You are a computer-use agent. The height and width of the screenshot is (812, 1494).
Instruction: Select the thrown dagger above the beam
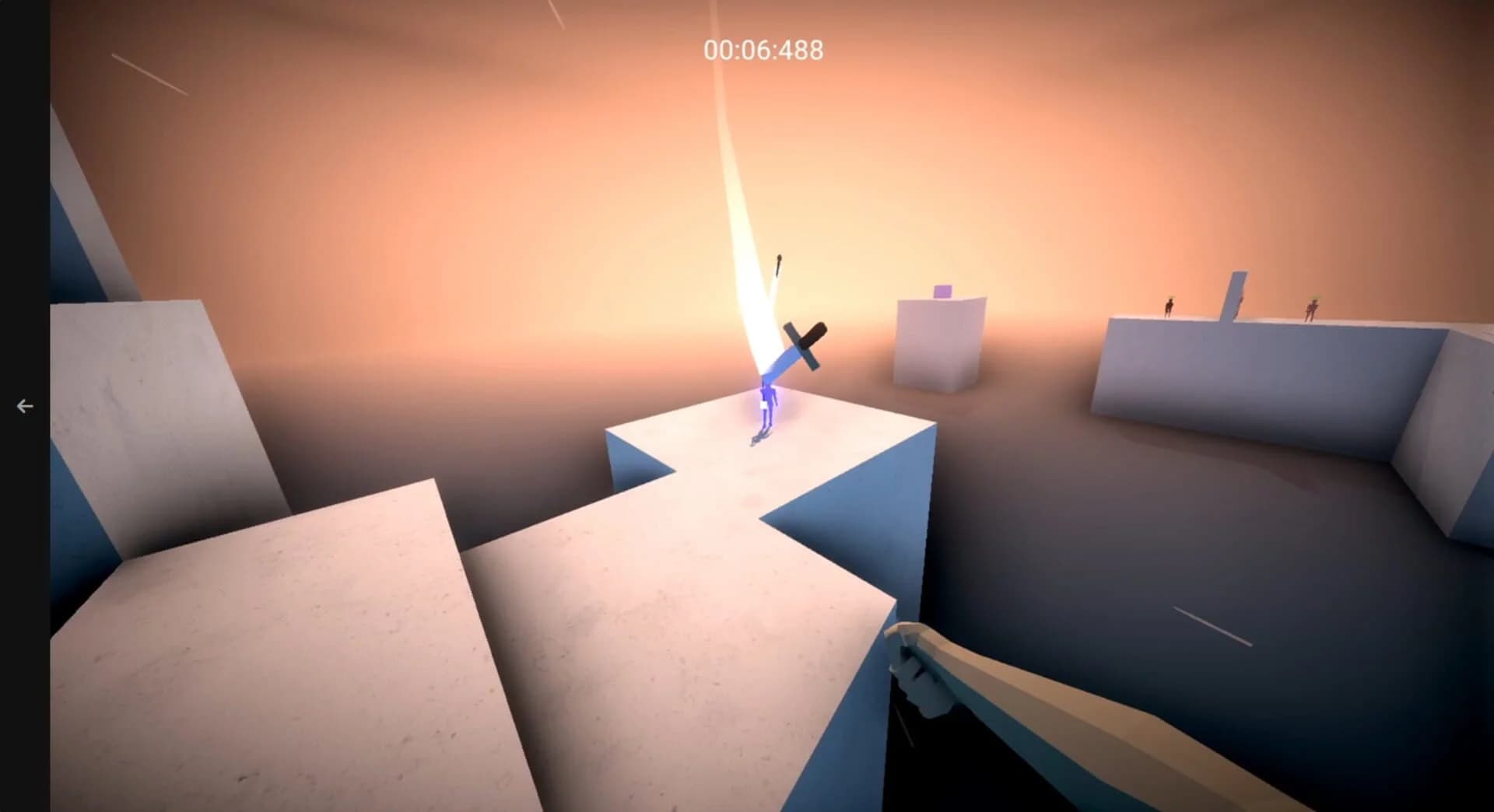tap(778, 264)
